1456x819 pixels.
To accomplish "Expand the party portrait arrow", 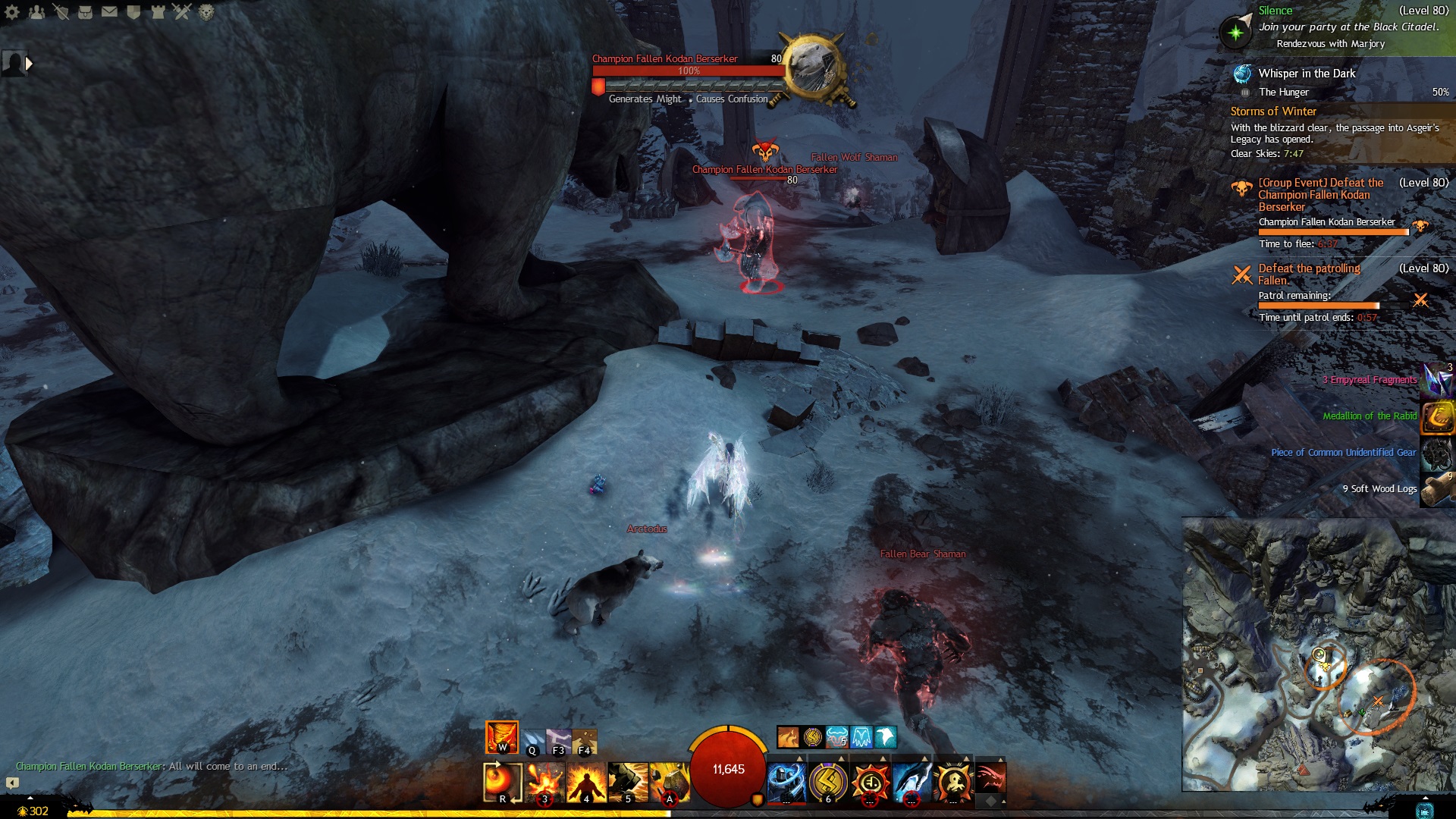I will coord(29,64).
